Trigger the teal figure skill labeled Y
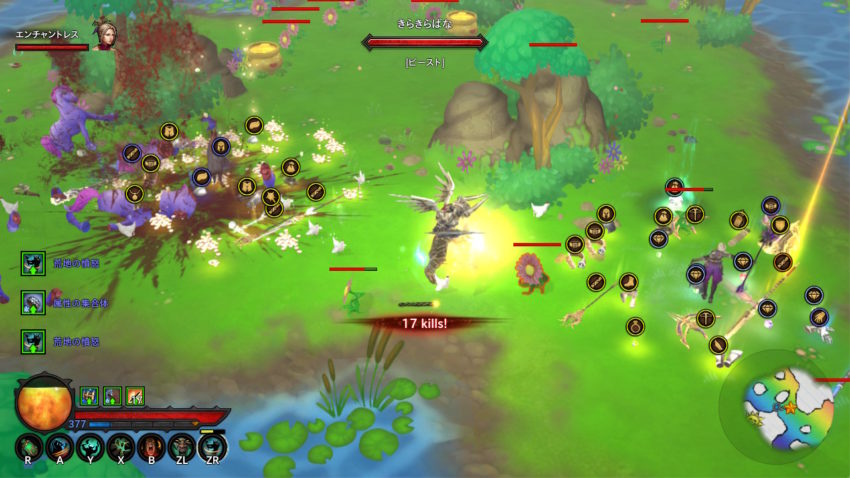850x478 pixels. (x=89, y=446)
